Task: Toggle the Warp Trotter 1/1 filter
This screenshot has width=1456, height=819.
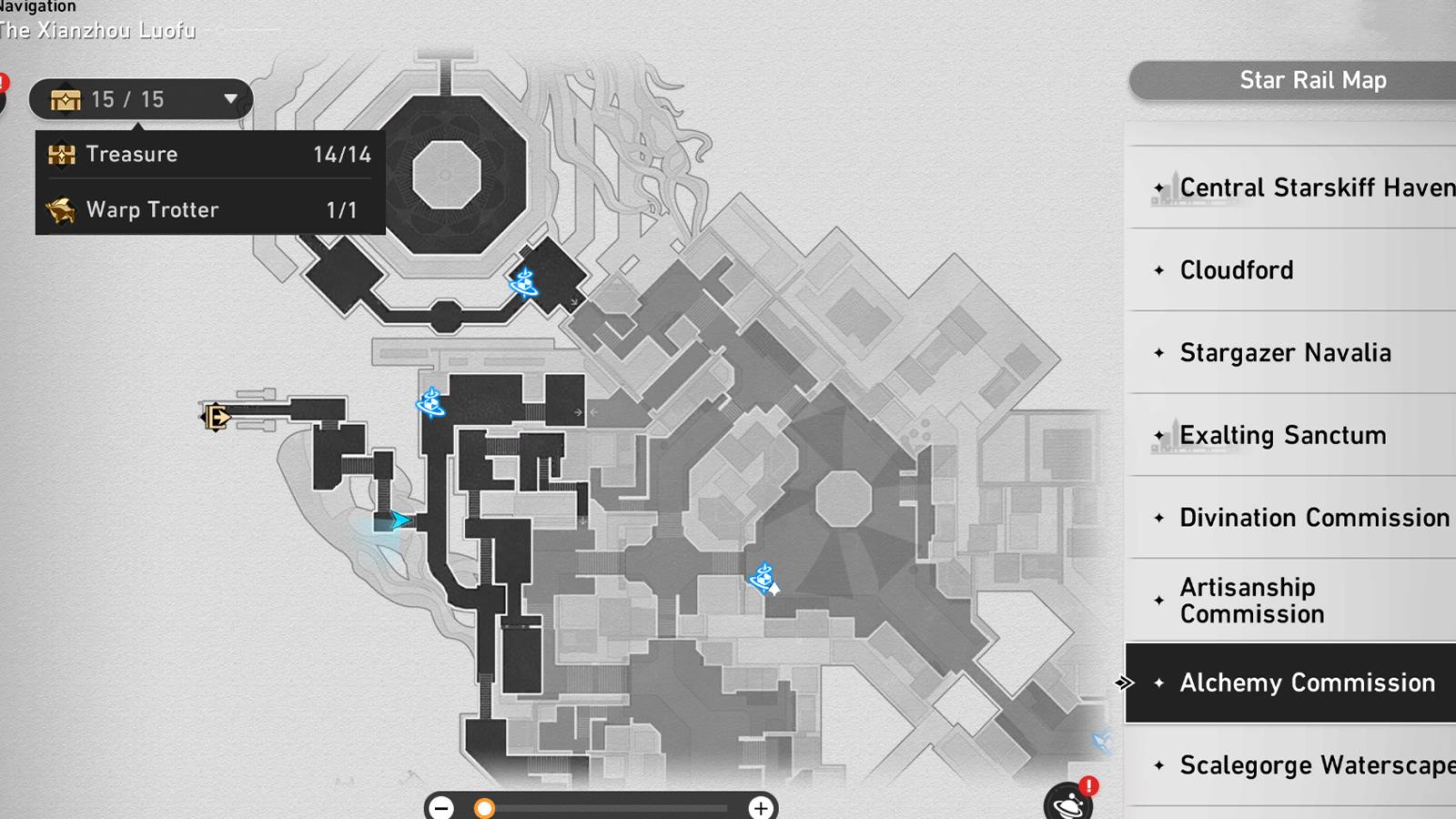Action: point(207,209)
